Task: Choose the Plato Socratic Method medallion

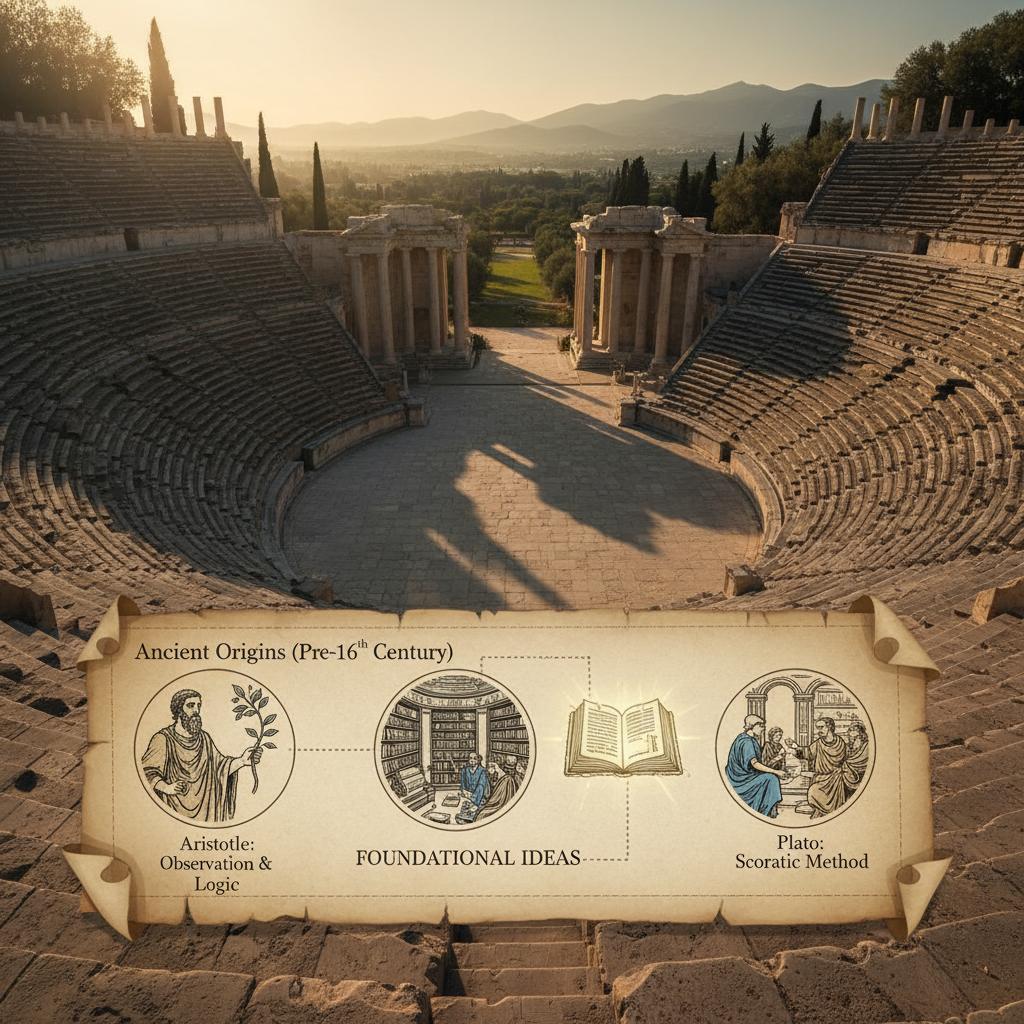Action: tap(795, 748)
